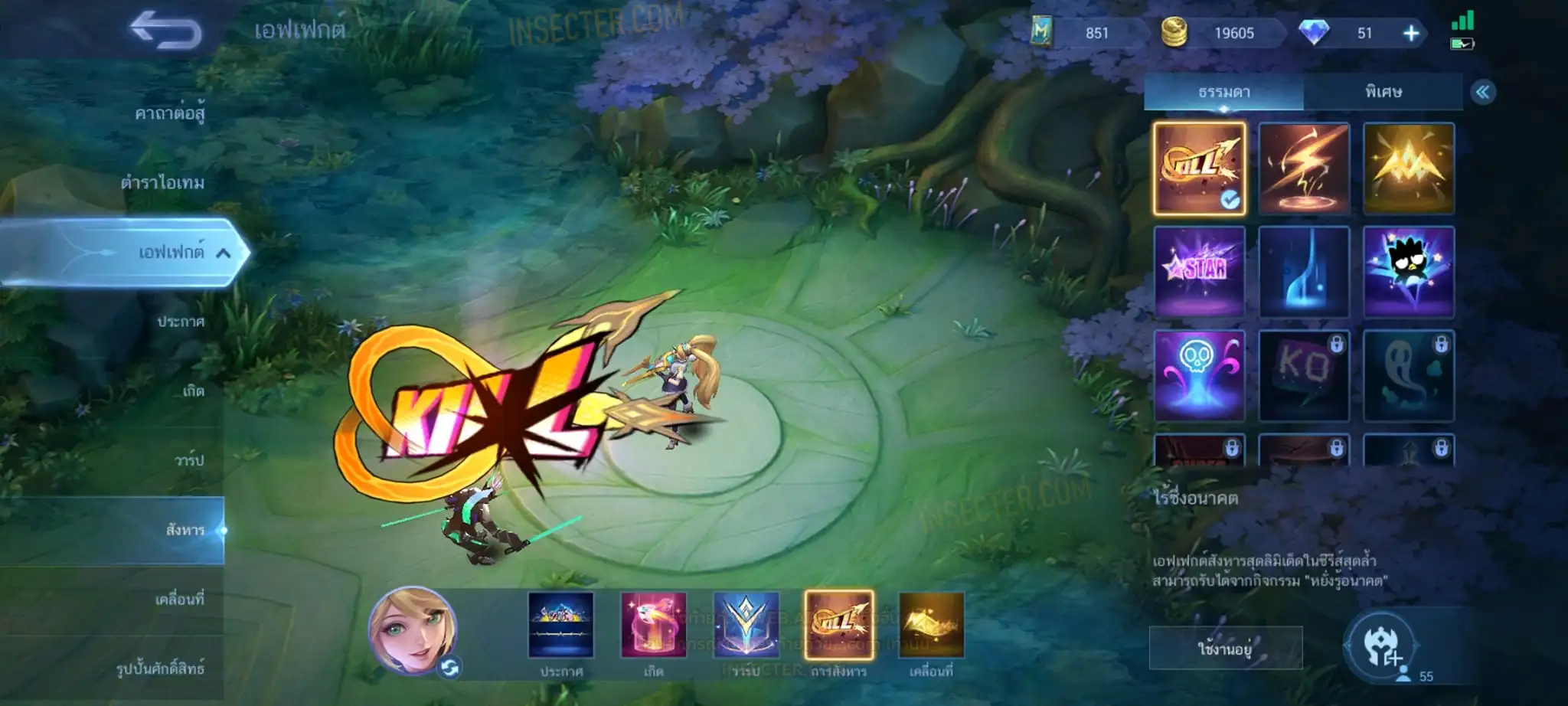
Task: Swap the hero using the portrait refresh icon
Action: (449, 668)
